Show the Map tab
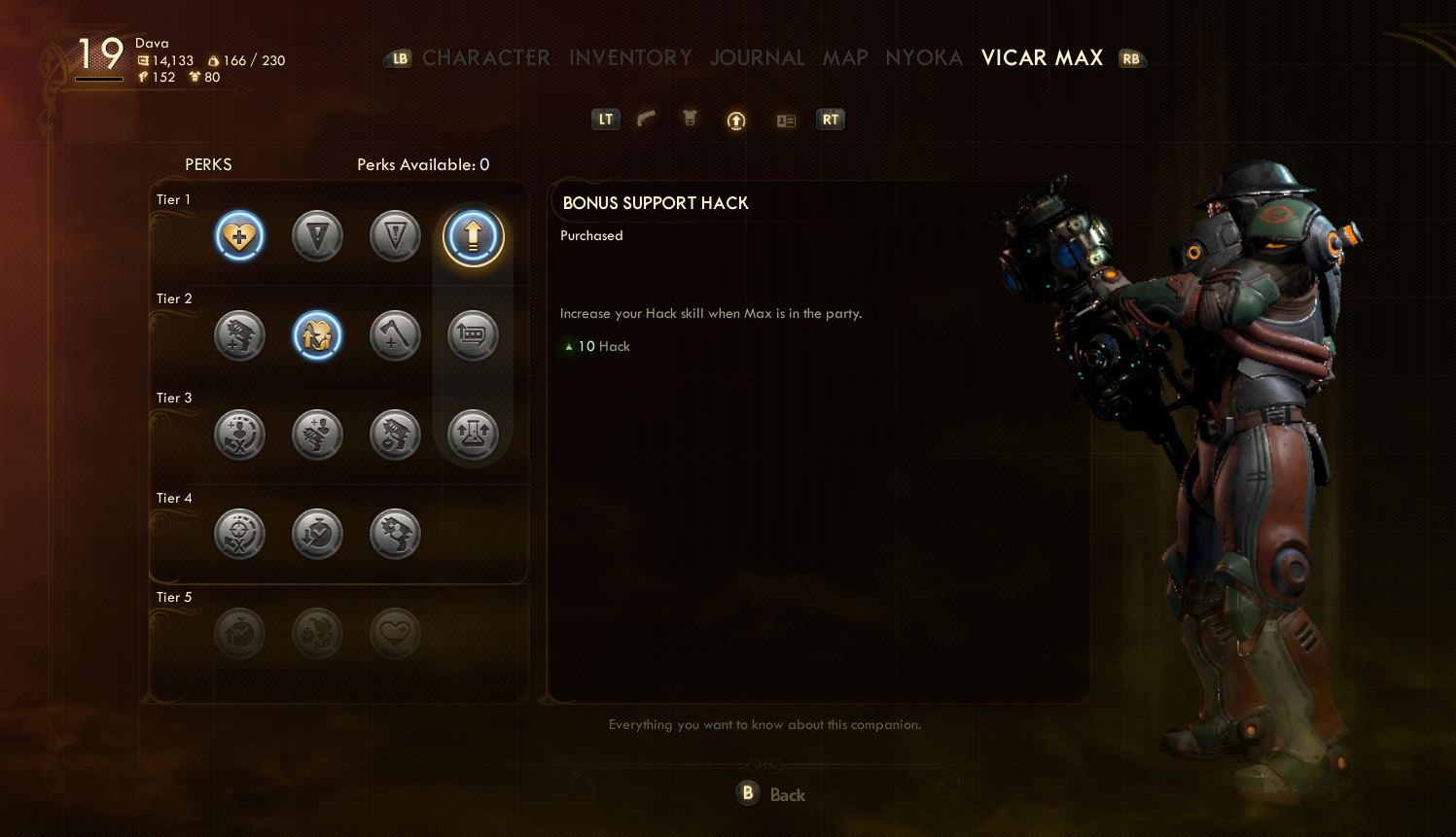Screen dimensions: 1456x837 [x=844, y=58]
